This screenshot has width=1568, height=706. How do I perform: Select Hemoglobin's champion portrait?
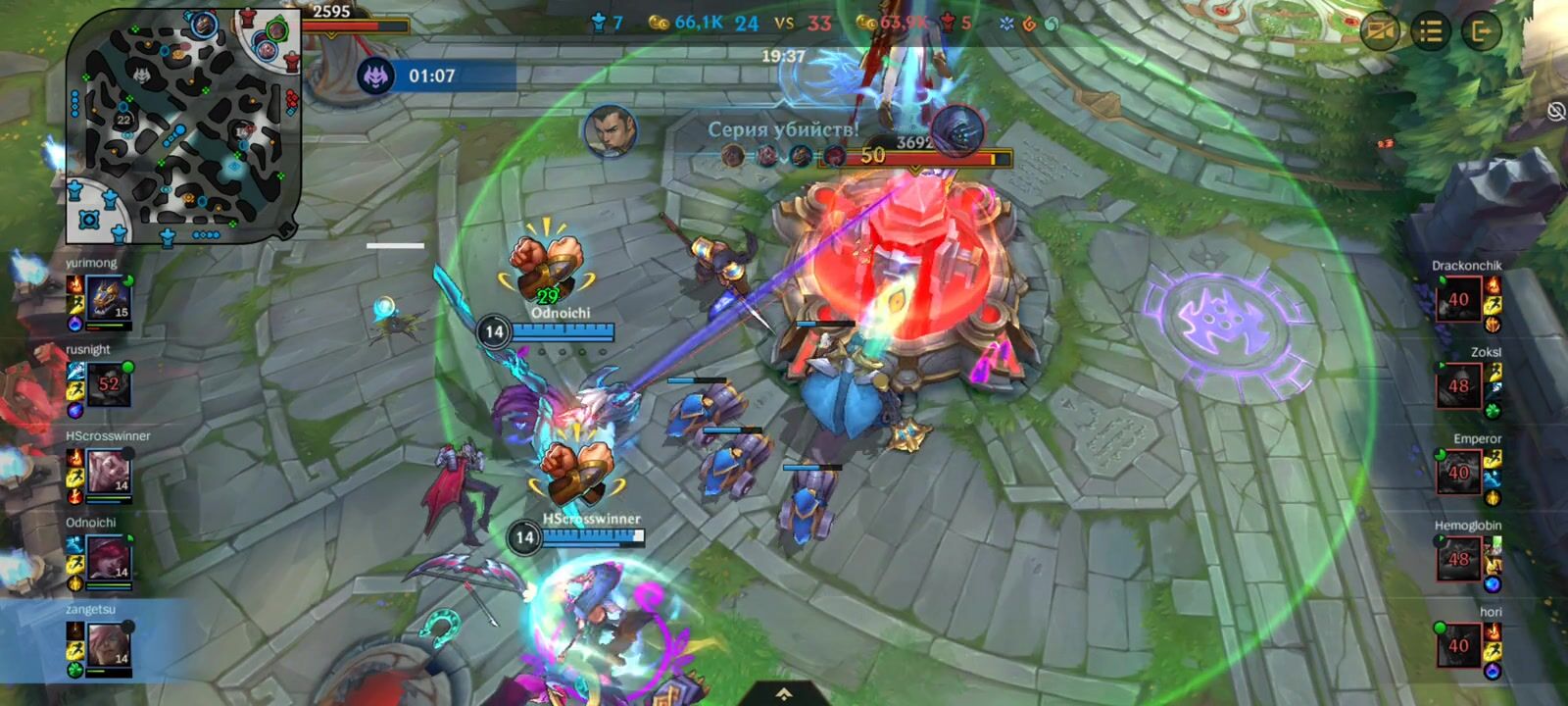click(x=1458, y=559)
